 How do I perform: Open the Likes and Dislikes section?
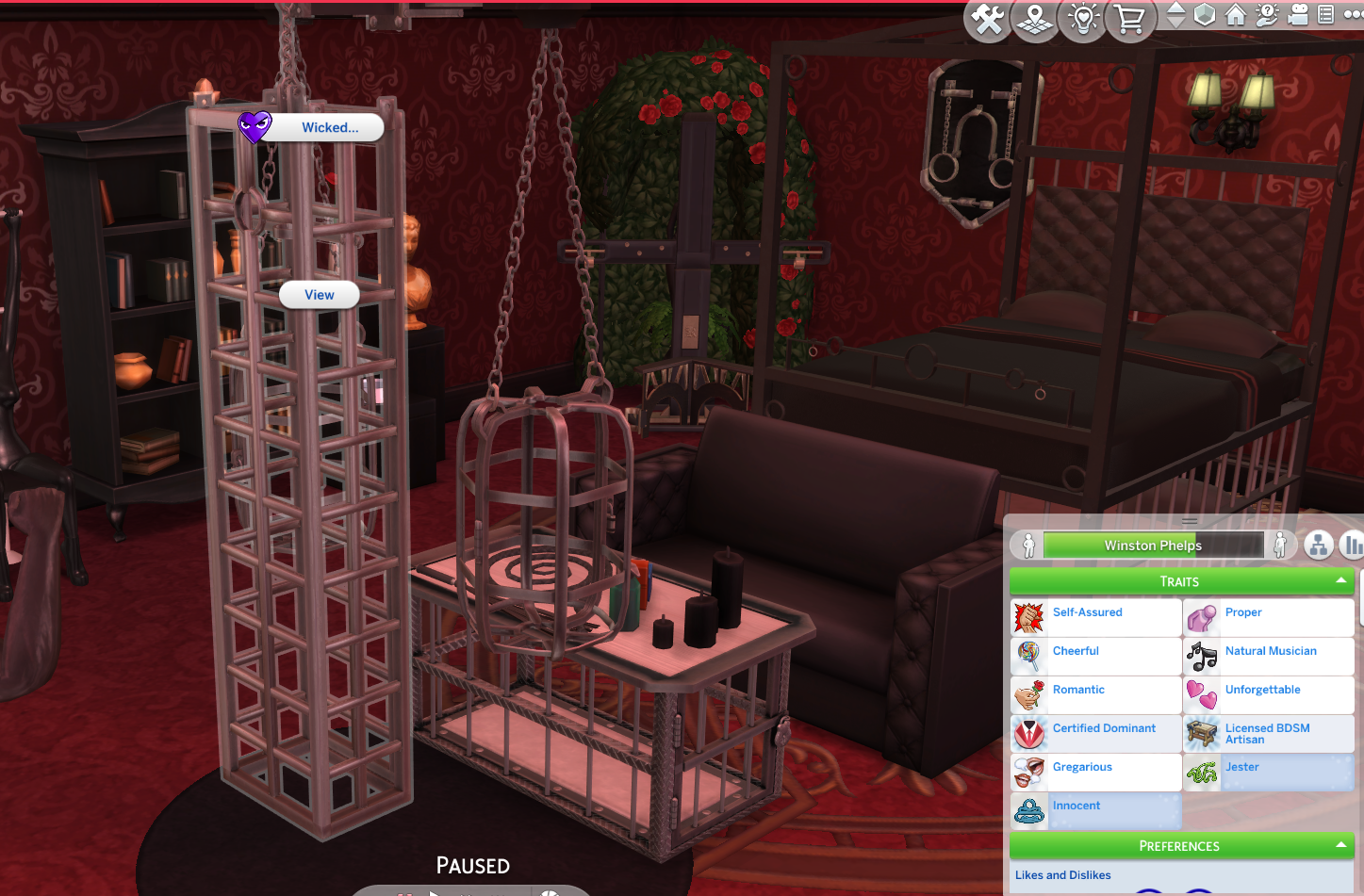[1063, 875]
